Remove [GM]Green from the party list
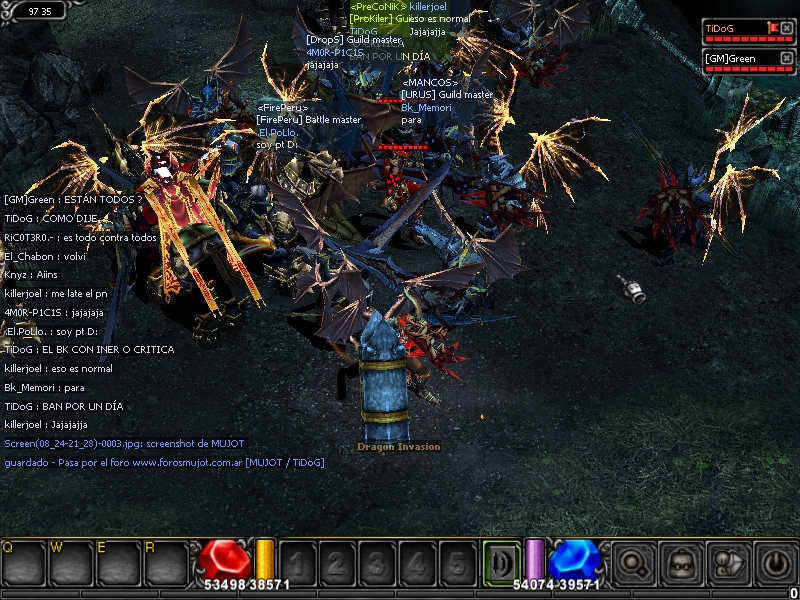Image resolution: width=800 pixels, height=600 pixels. (x=788, y=58)
